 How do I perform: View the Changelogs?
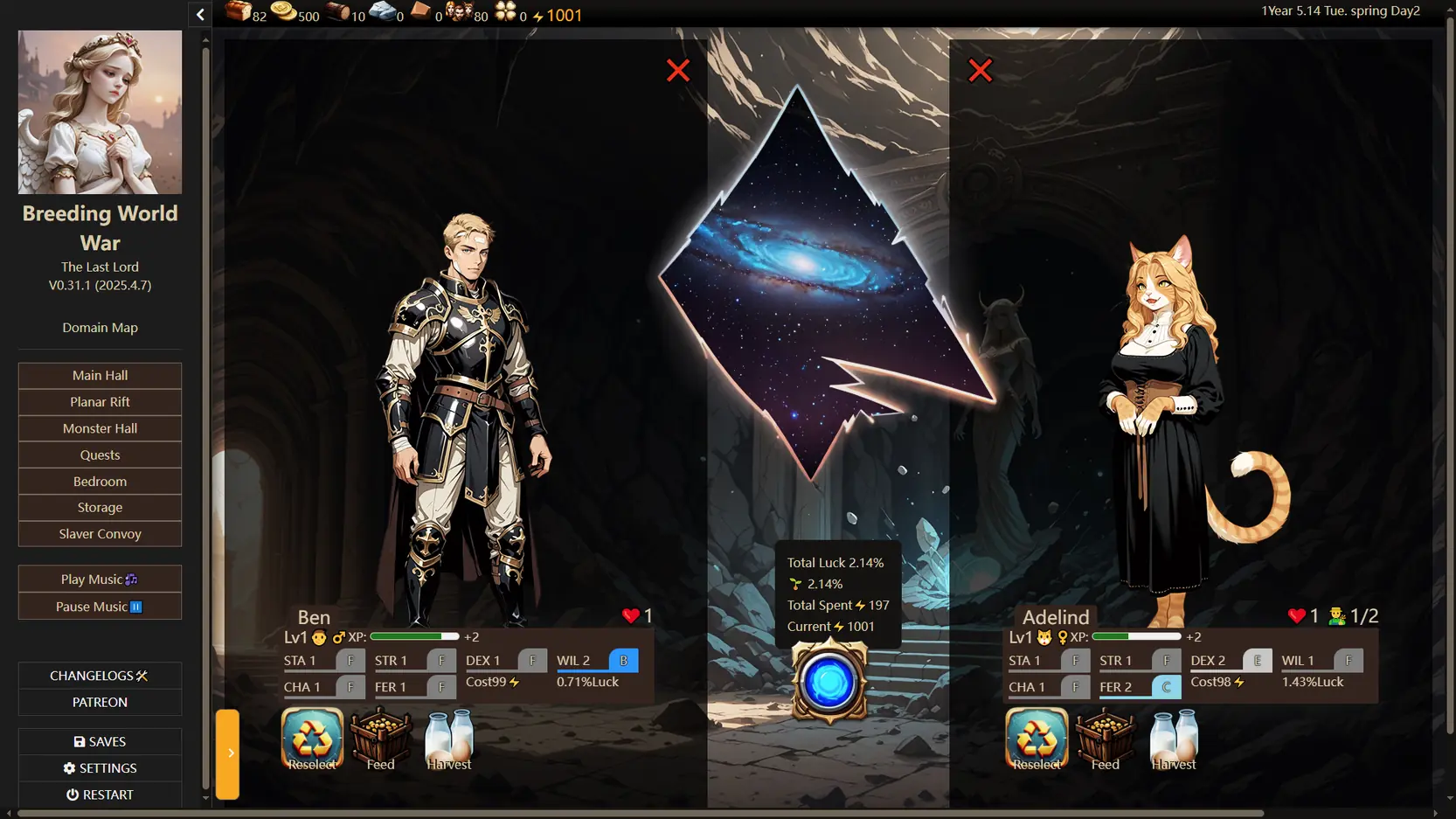(x=100, y=676)
